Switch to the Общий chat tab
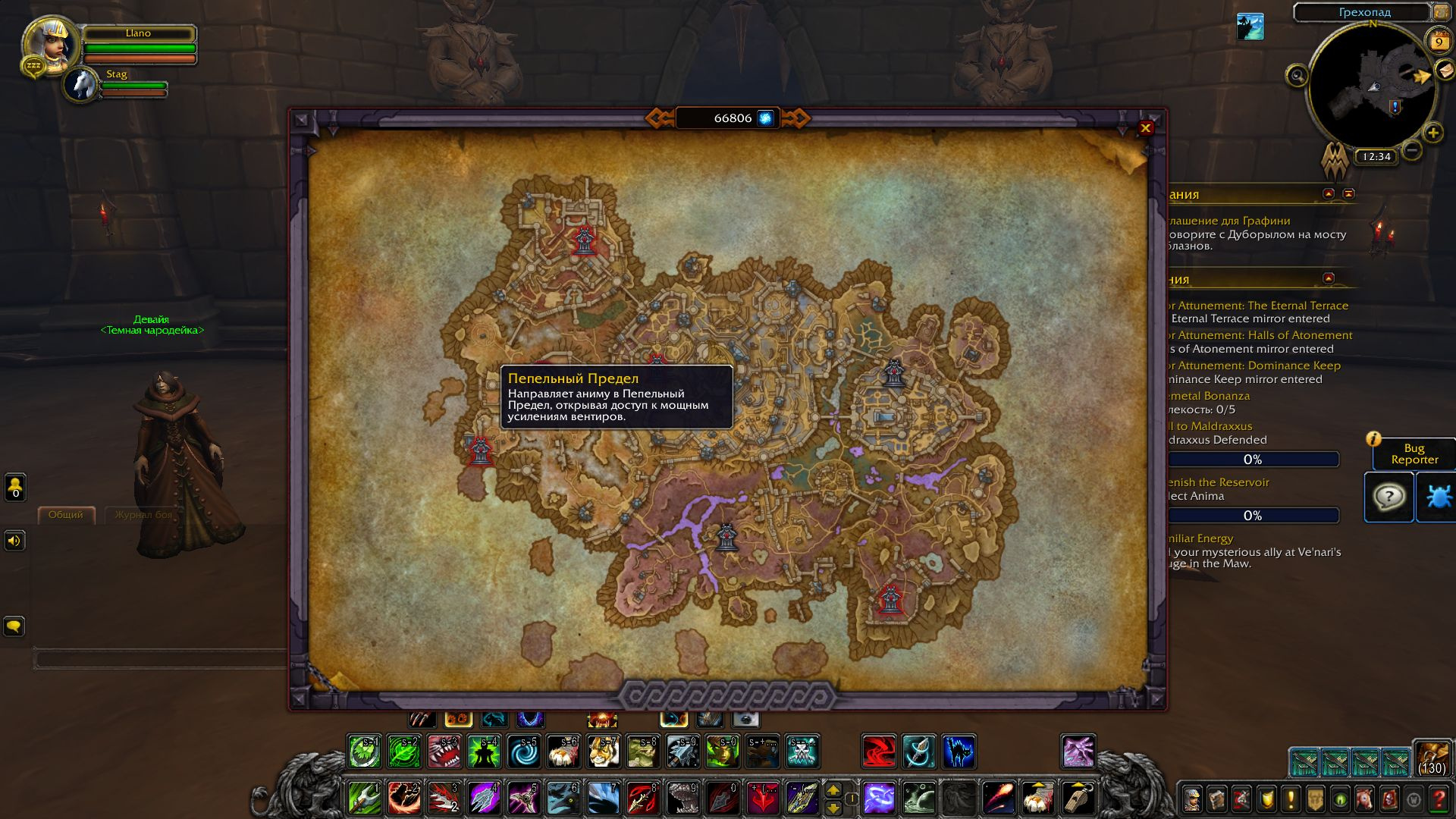Screen dimensions: 1456x819 [x=65, y=513]
